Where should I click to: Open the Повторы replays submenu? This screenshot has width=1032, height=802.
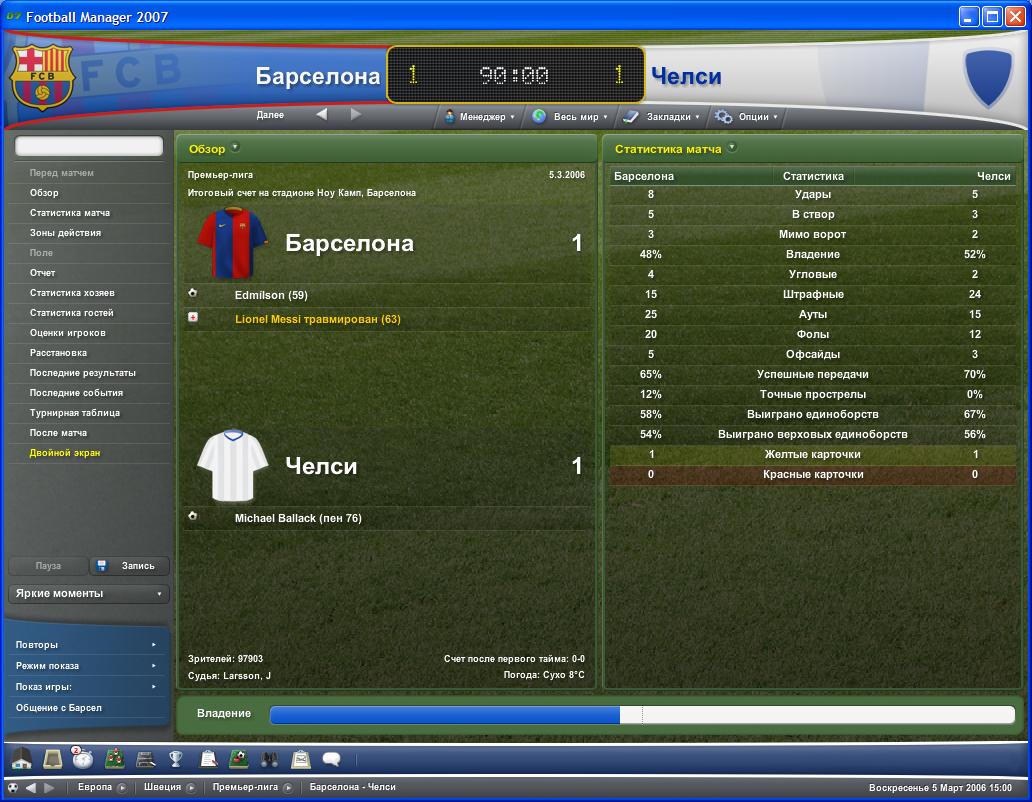coord(86,645)
